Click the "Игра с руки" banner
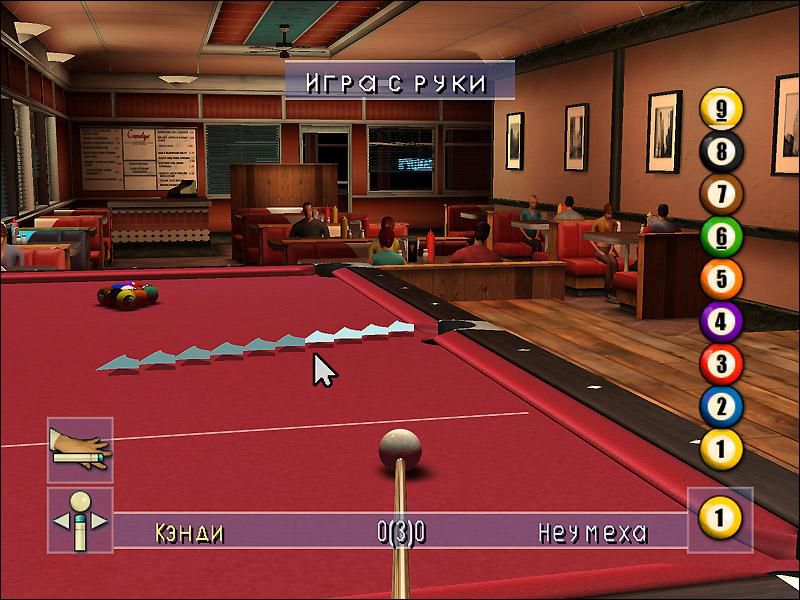Viewport: 800px width, 600px height. point(399,81)
